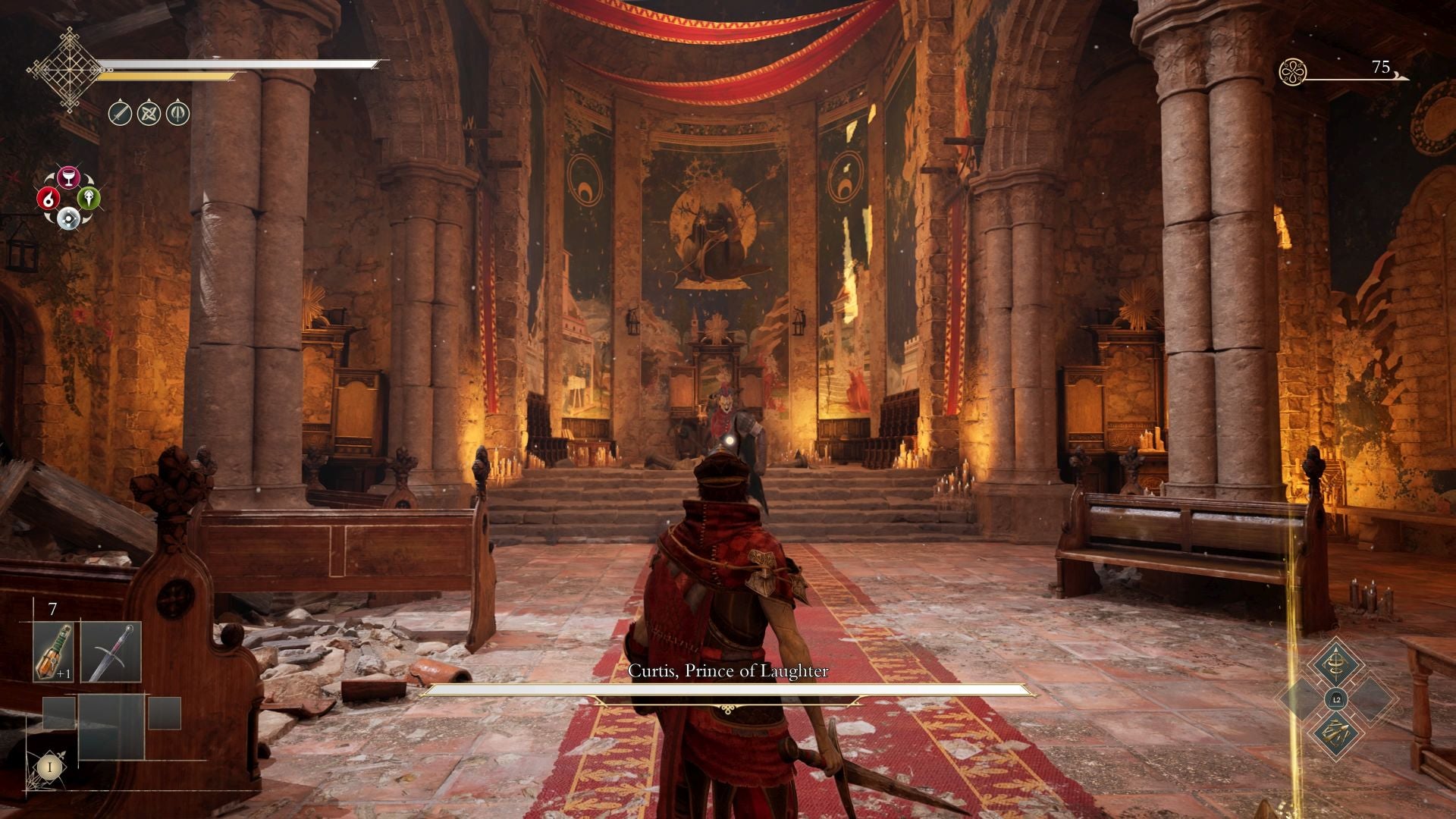Toggle the red flame status icon
This screenshot has width=1456, height=819.
pos(49,199)
